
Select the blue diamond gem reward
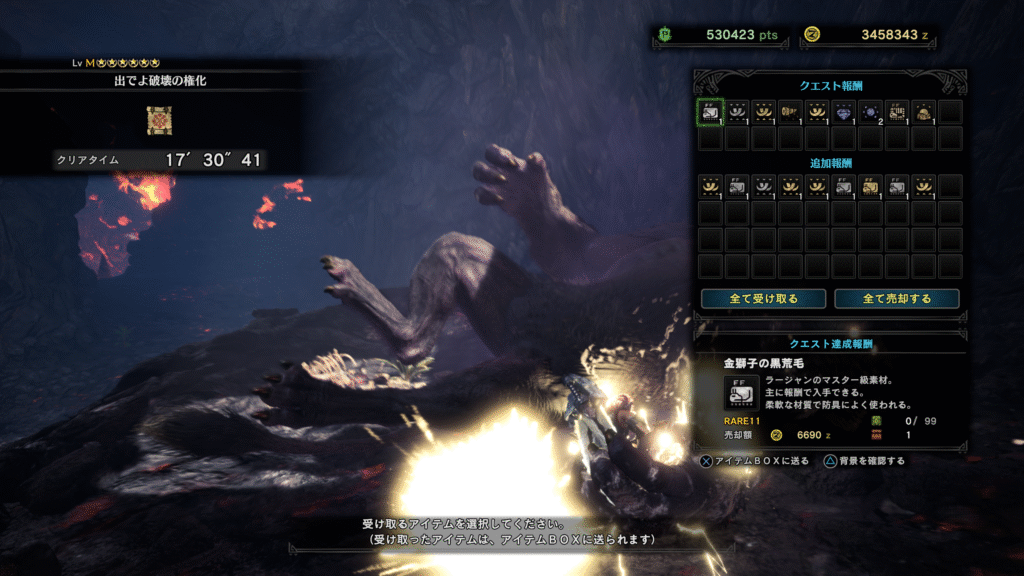(844, 112)
